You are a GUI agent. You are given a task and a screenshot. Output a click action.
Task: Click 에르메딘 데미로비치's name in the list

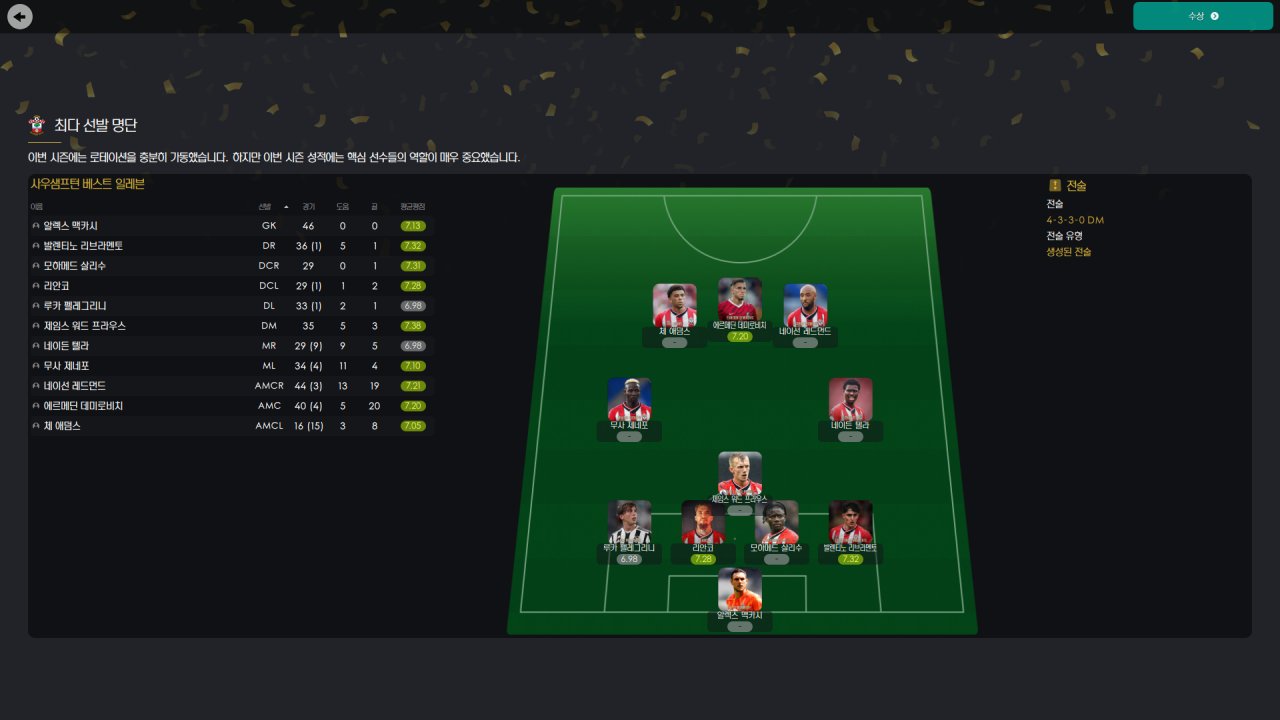tap(83, 406)
